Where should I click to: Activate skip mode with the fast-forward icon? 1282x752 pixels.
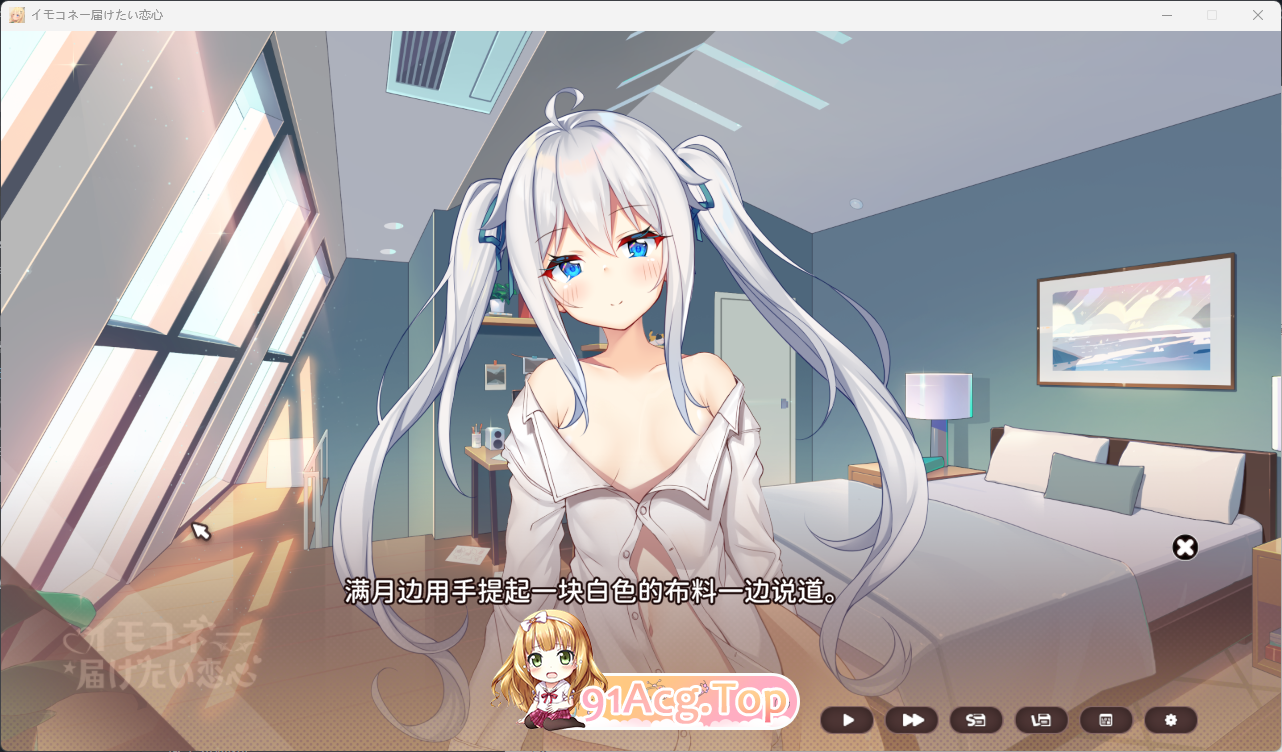coord(911,720)
